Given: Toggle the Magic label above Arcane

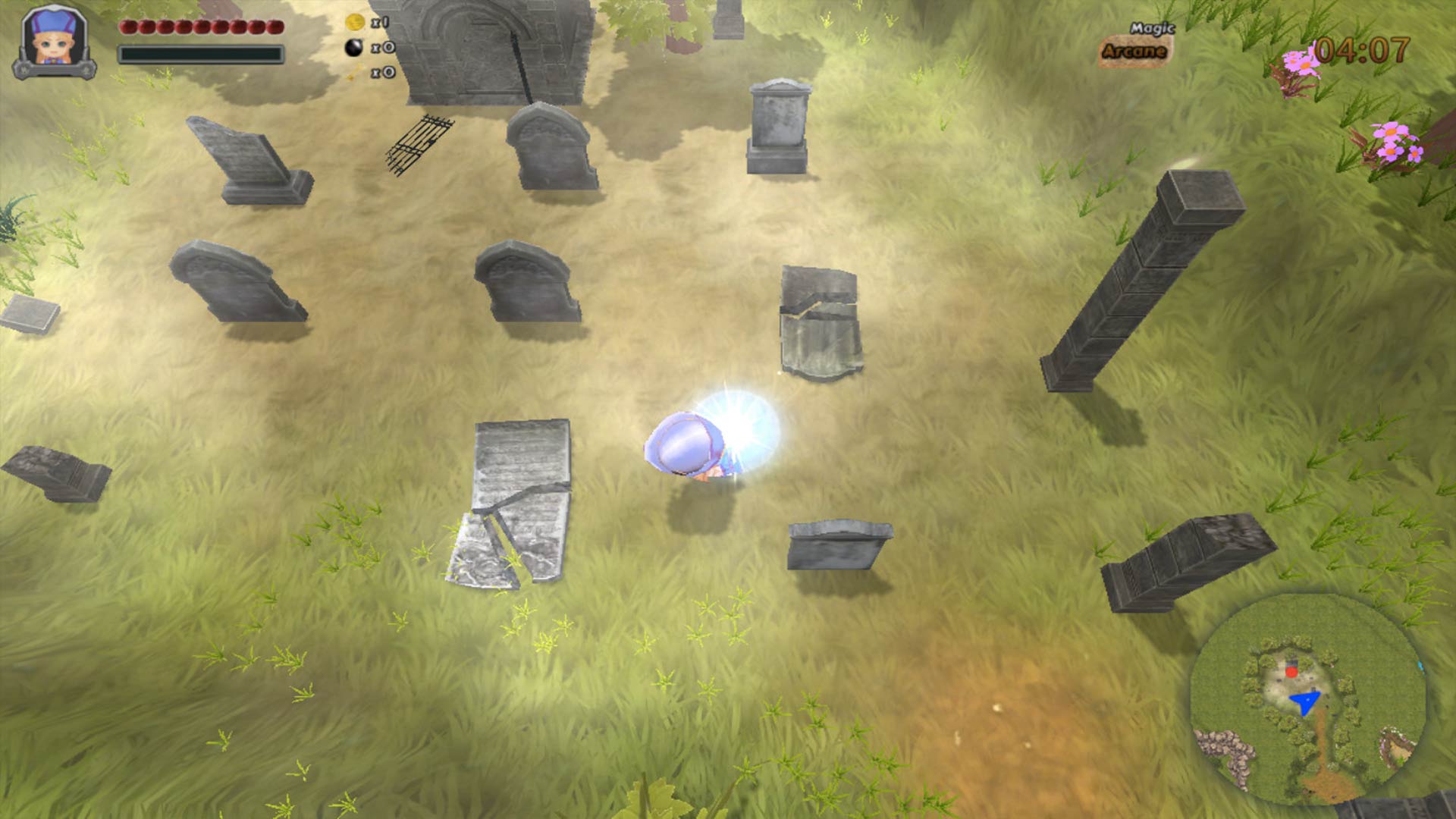Looking at the screenshot, I should pyautogui.click(x=1153, y=27).
